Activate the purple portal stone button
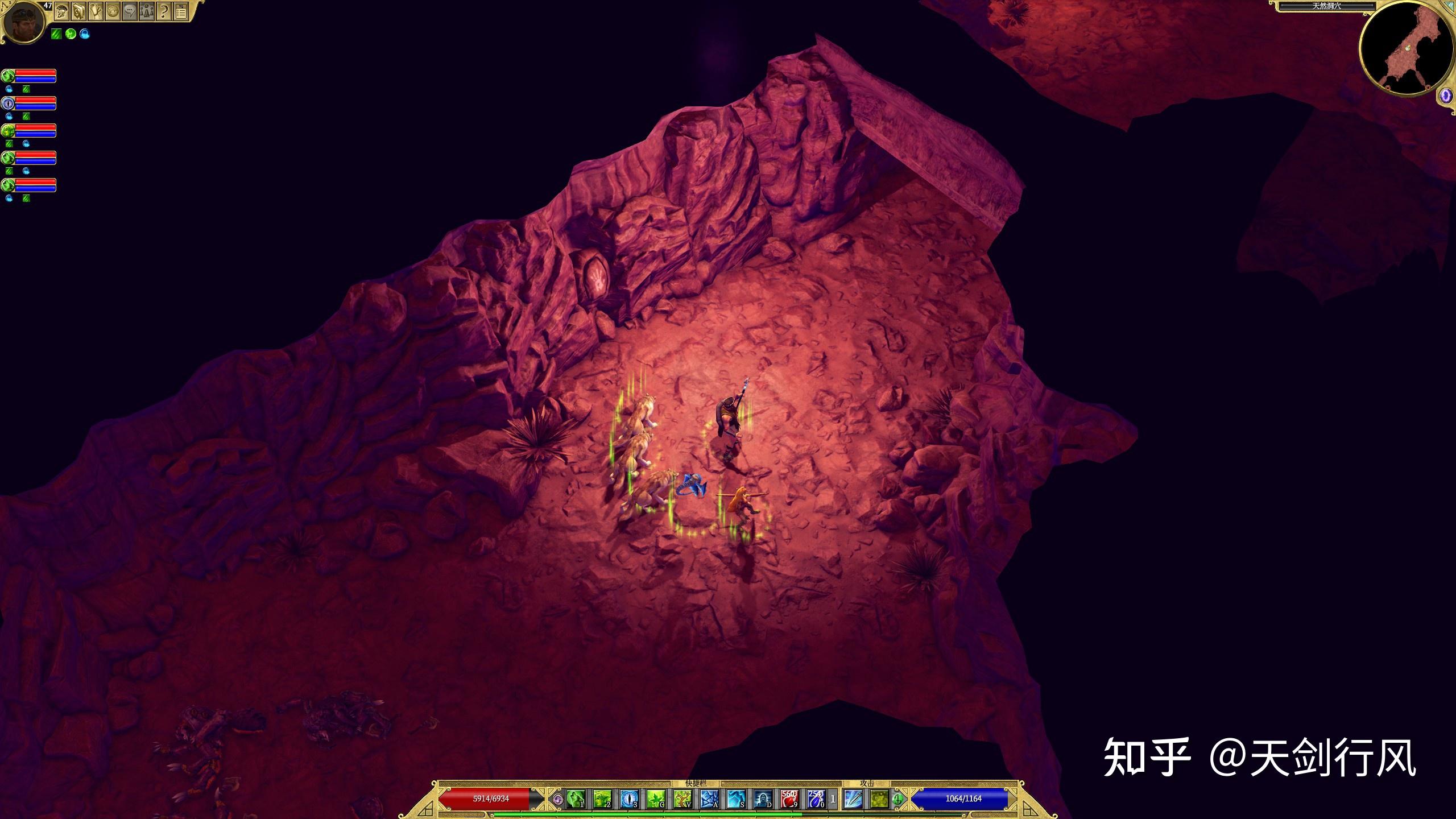 [x=1446, y=96]
